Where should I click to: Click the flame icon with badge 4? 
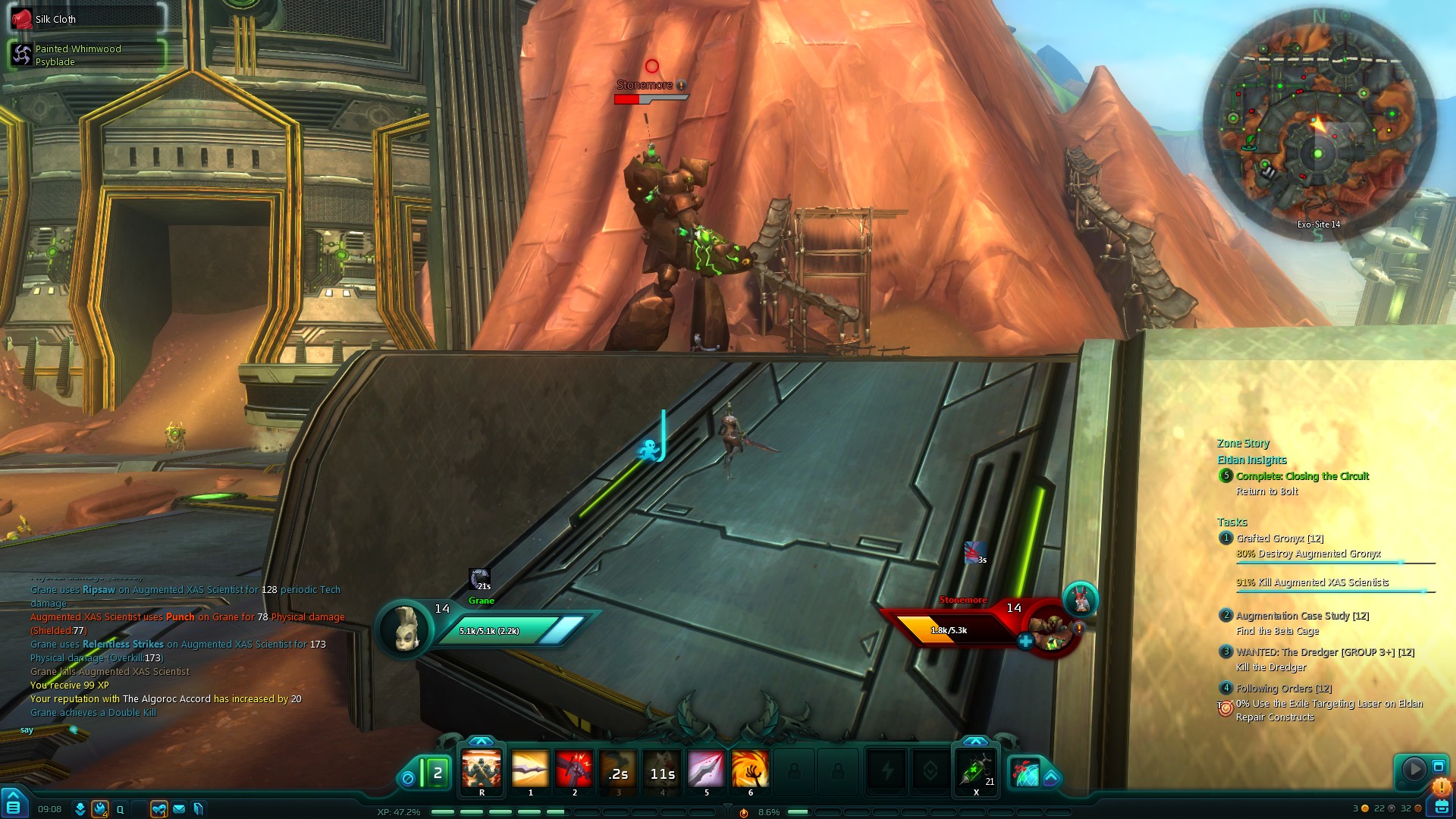[100, 809]
